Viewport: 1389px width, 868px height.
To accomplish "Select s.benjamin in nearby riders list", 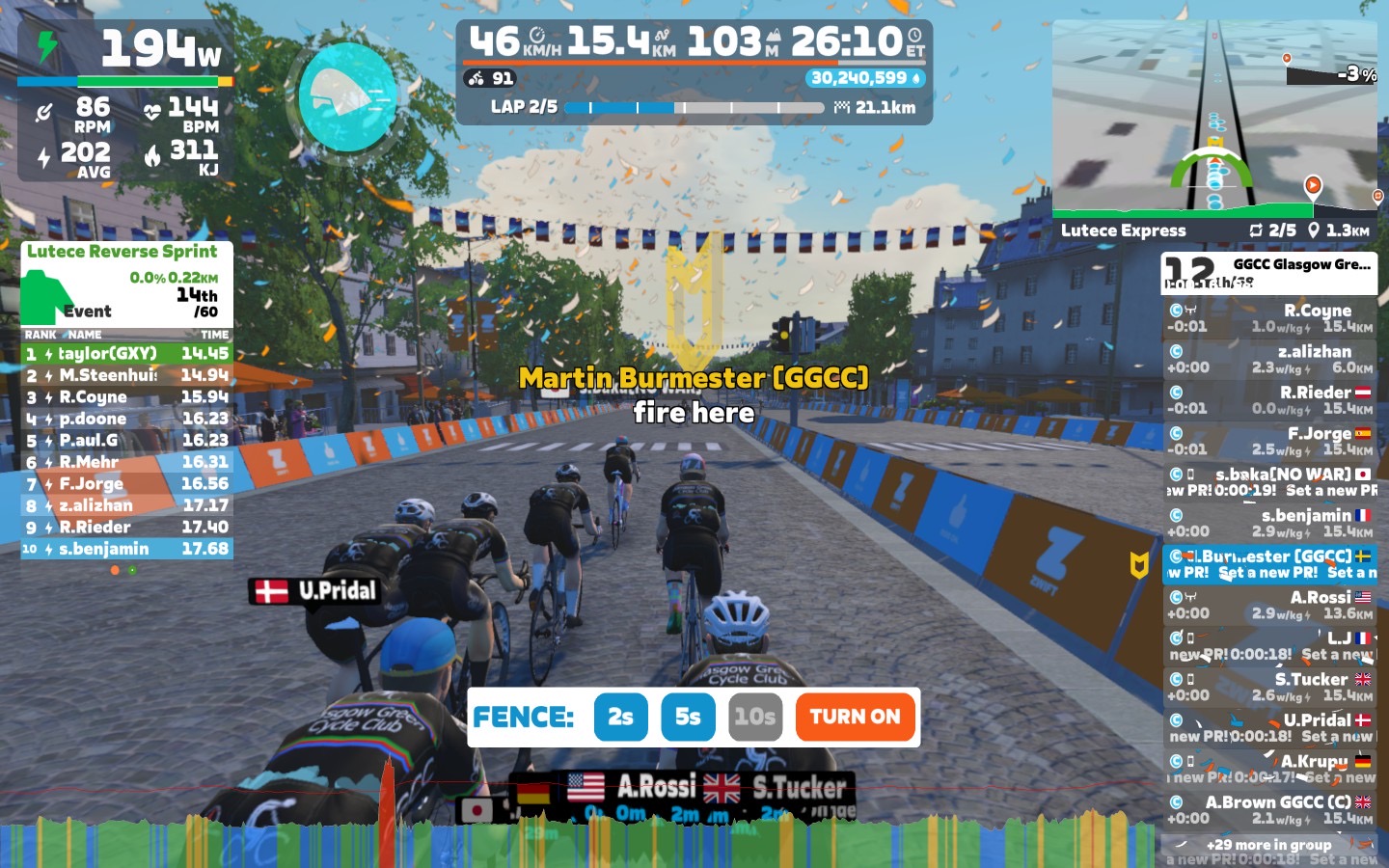I will tap(1269, 523).
